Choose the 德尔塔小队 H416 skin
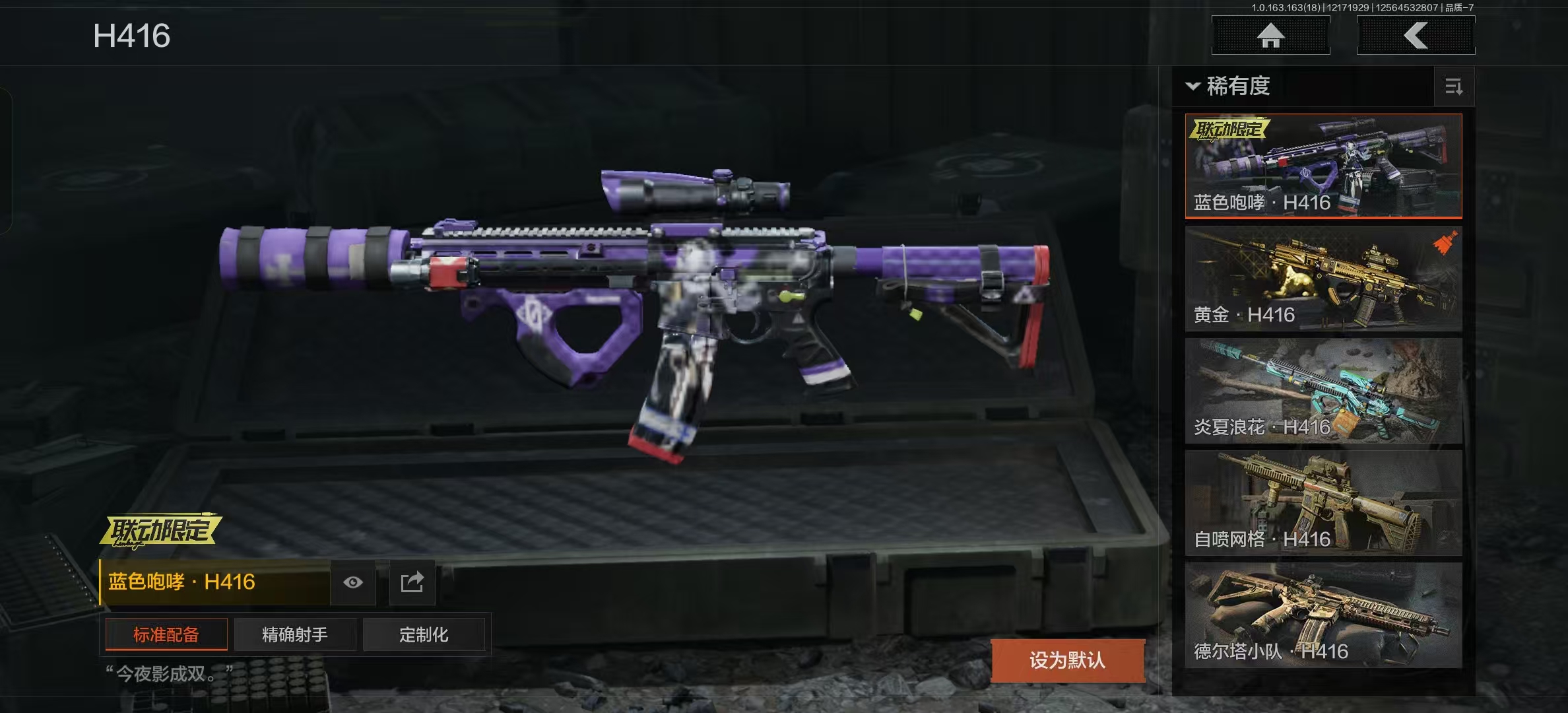The width and height of the screenshot is (1568, 713). [1323, 615]
